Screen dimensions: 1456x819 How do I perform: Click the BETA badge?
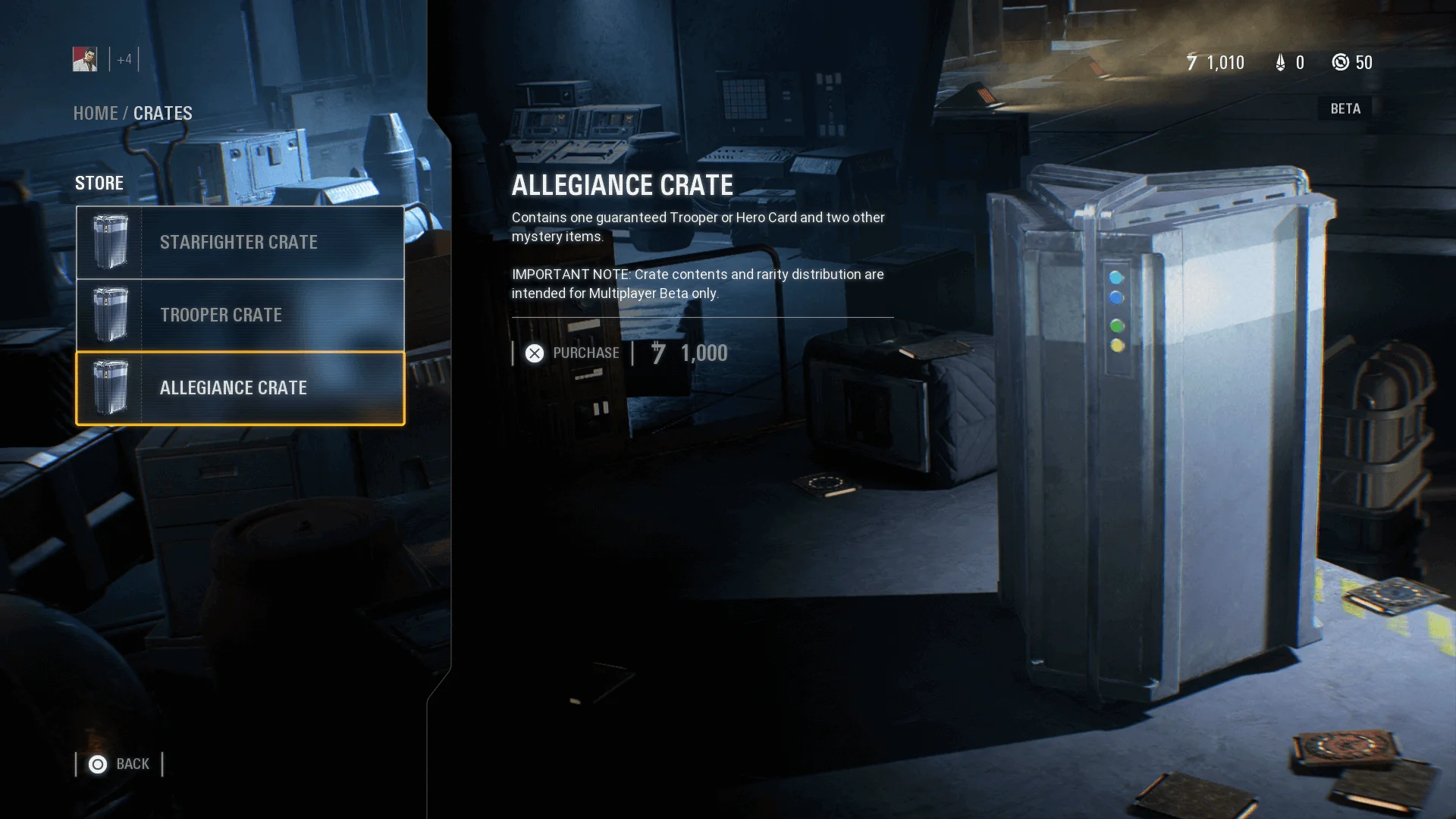[1344, 108]
